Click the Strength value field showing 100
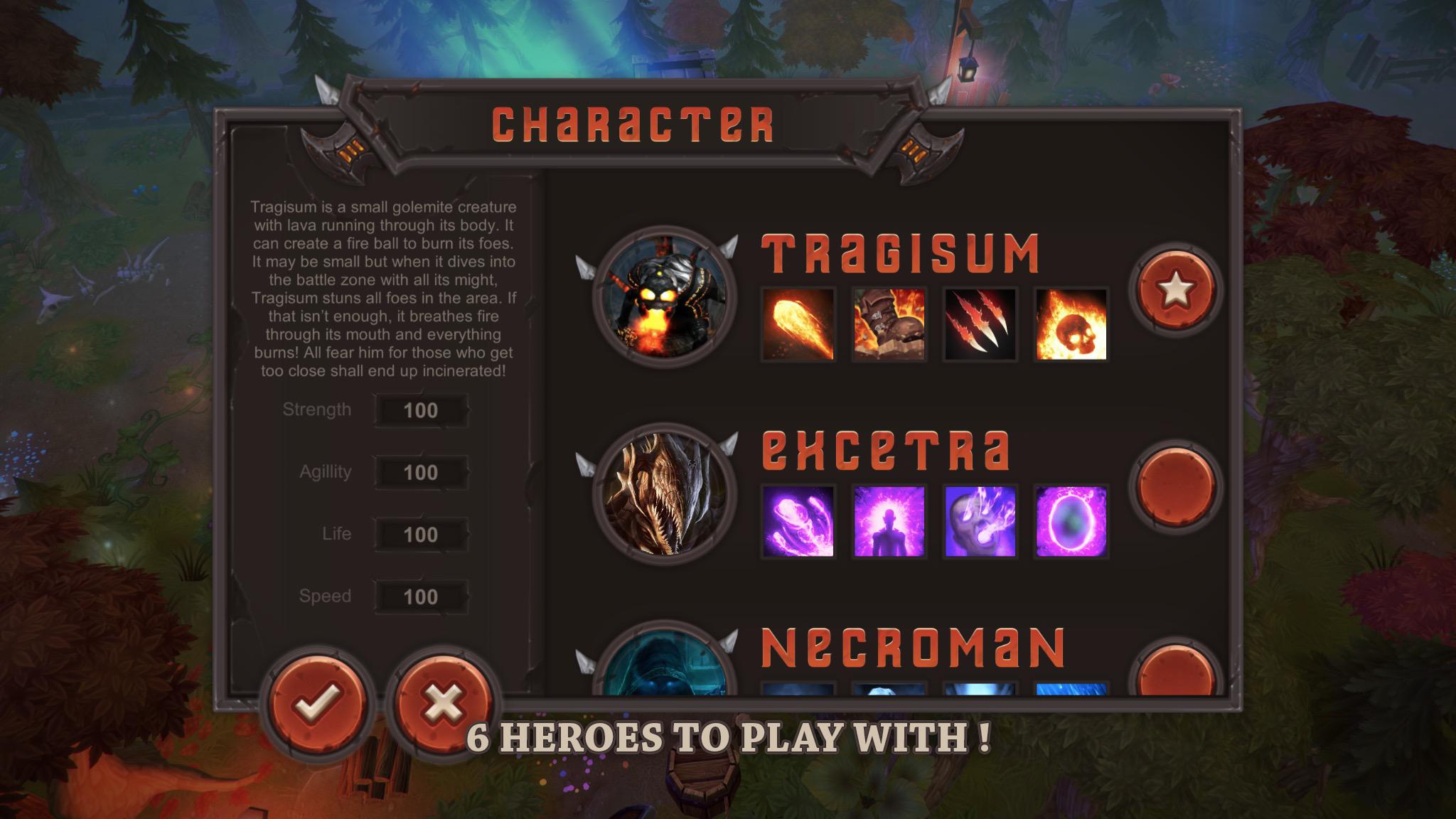This screenshot has height=819, width=1456. tap(421, 410)
